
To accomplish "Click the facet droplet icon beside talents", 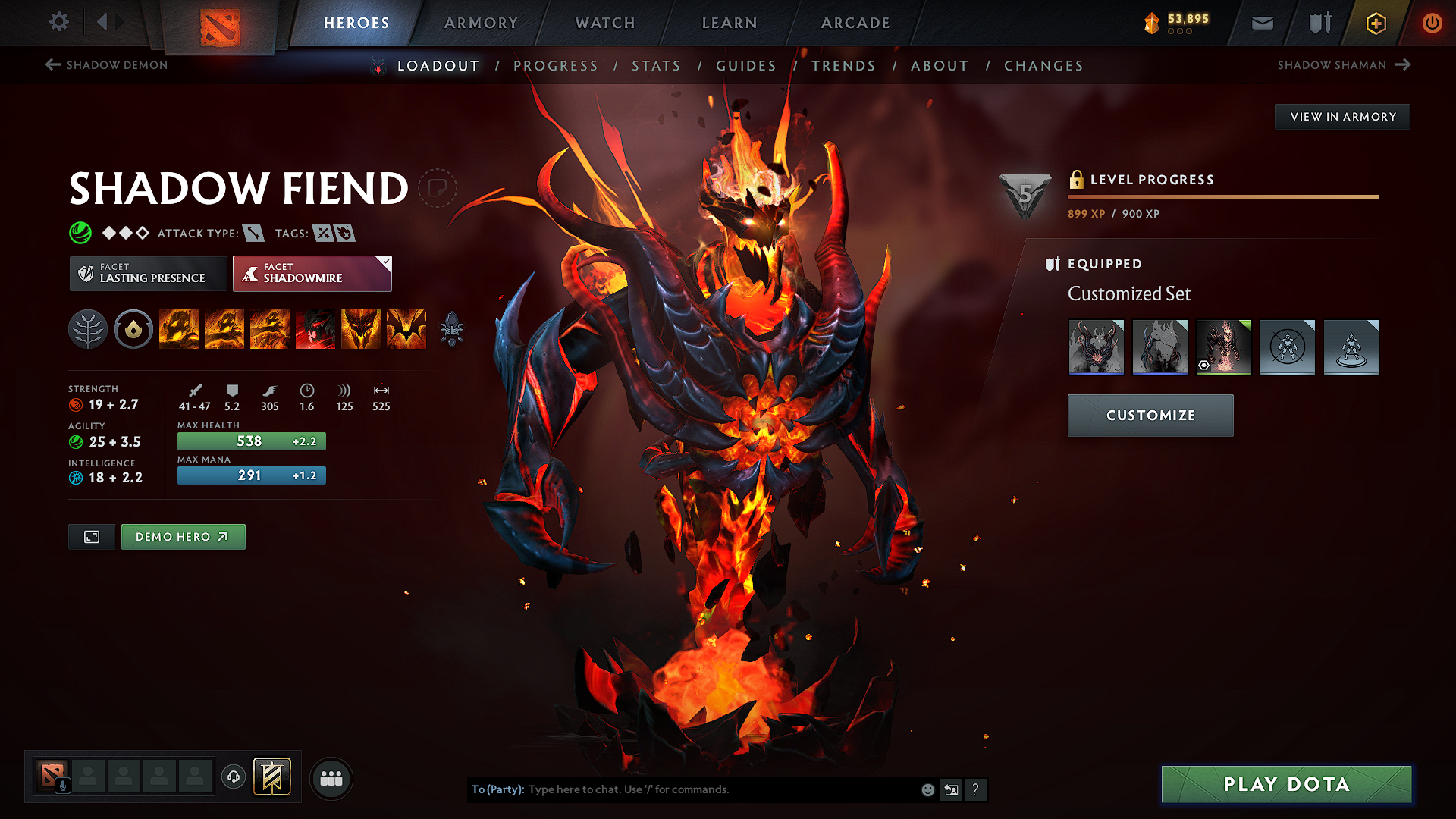I will (x=133, y=329).
